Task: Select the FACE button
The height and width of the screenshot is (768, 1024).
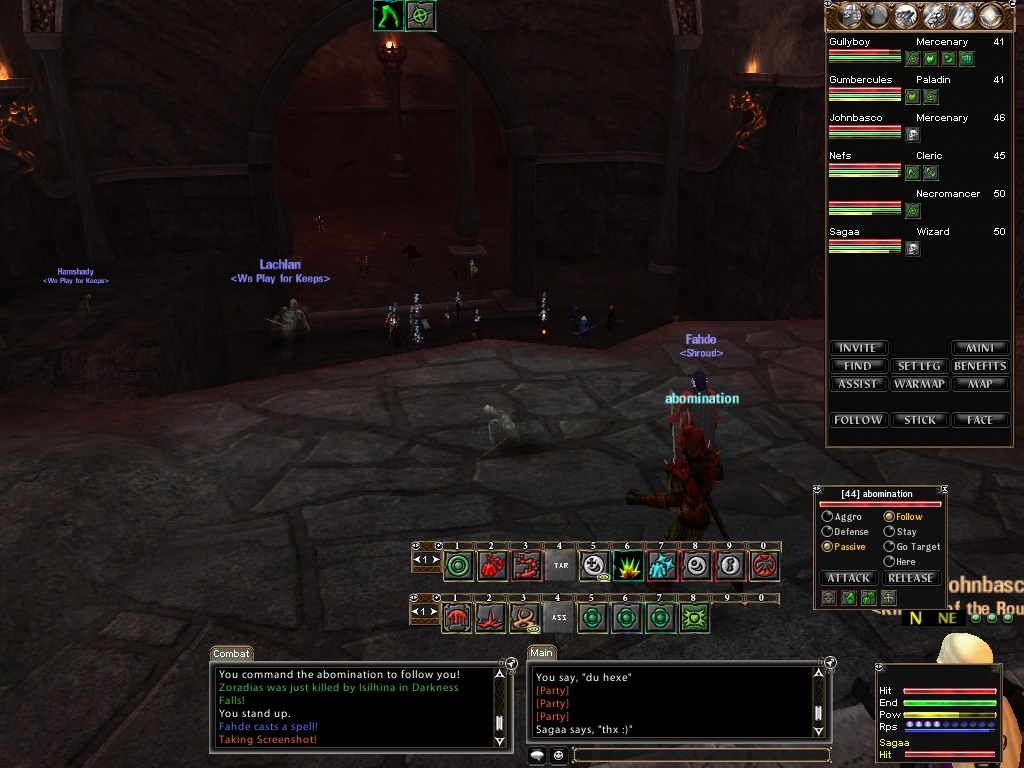Action: tap(980, 420)
